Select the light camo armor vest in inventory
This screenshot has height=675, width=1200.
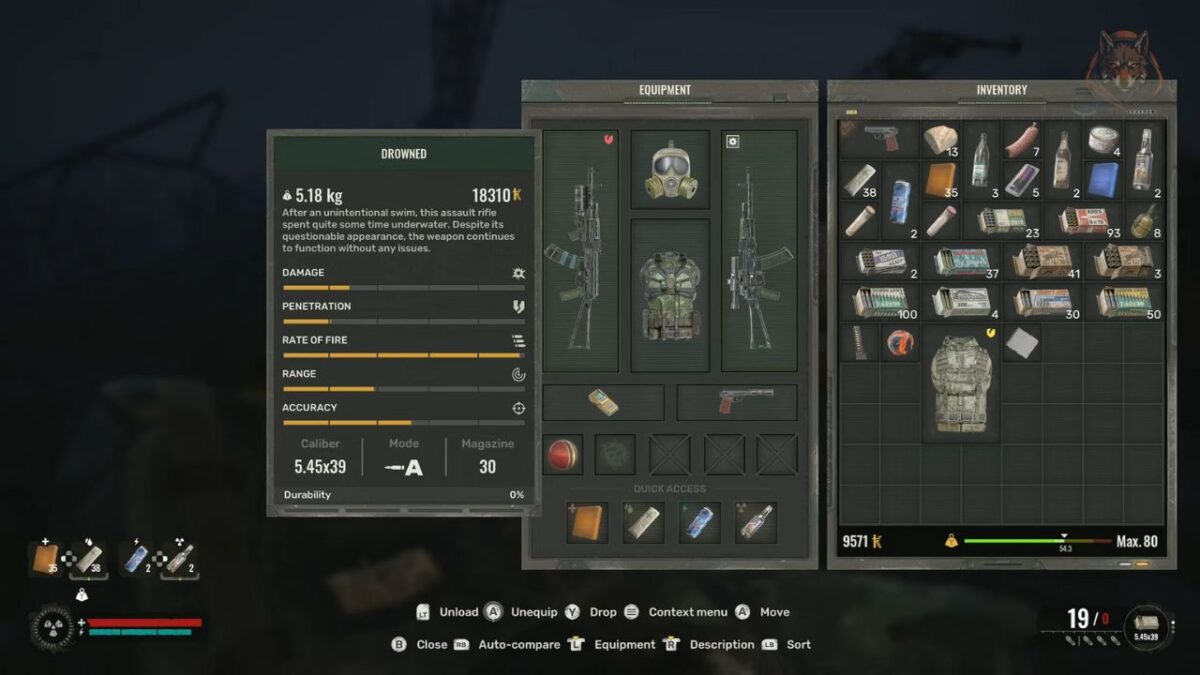tap(960, 382)
